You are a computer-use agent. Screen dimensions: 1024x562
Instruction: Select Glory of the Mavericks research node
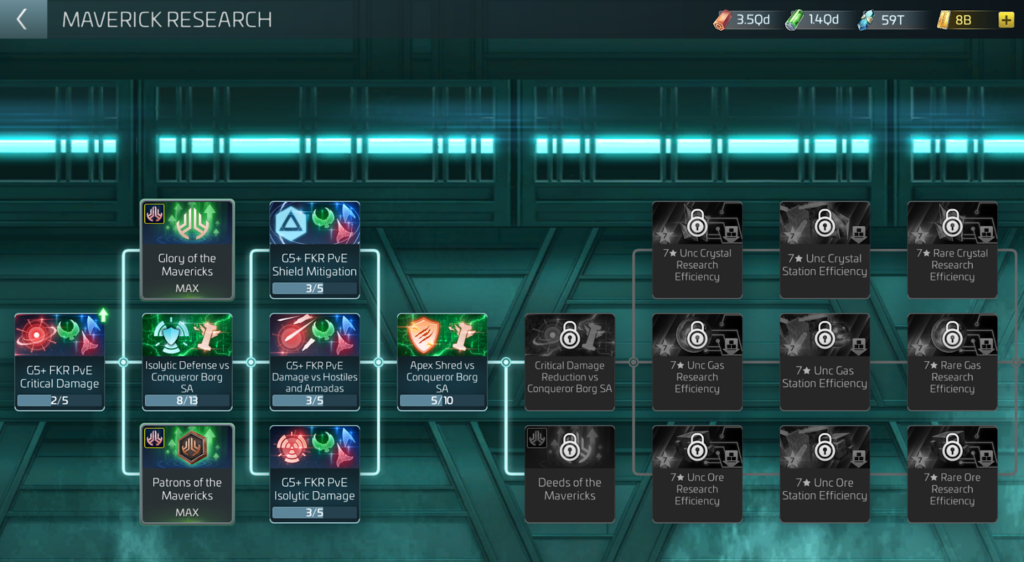pos(187,249)
